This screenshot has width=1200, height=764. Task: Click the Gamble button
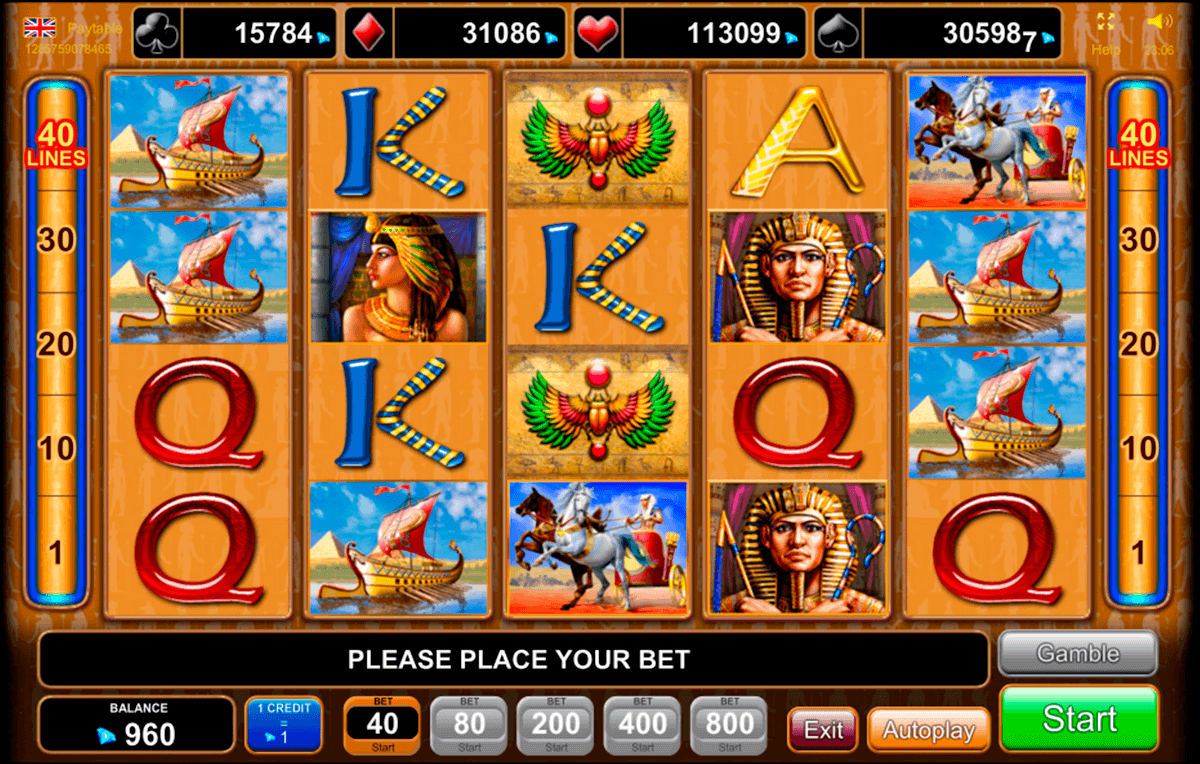[1077, 654]
